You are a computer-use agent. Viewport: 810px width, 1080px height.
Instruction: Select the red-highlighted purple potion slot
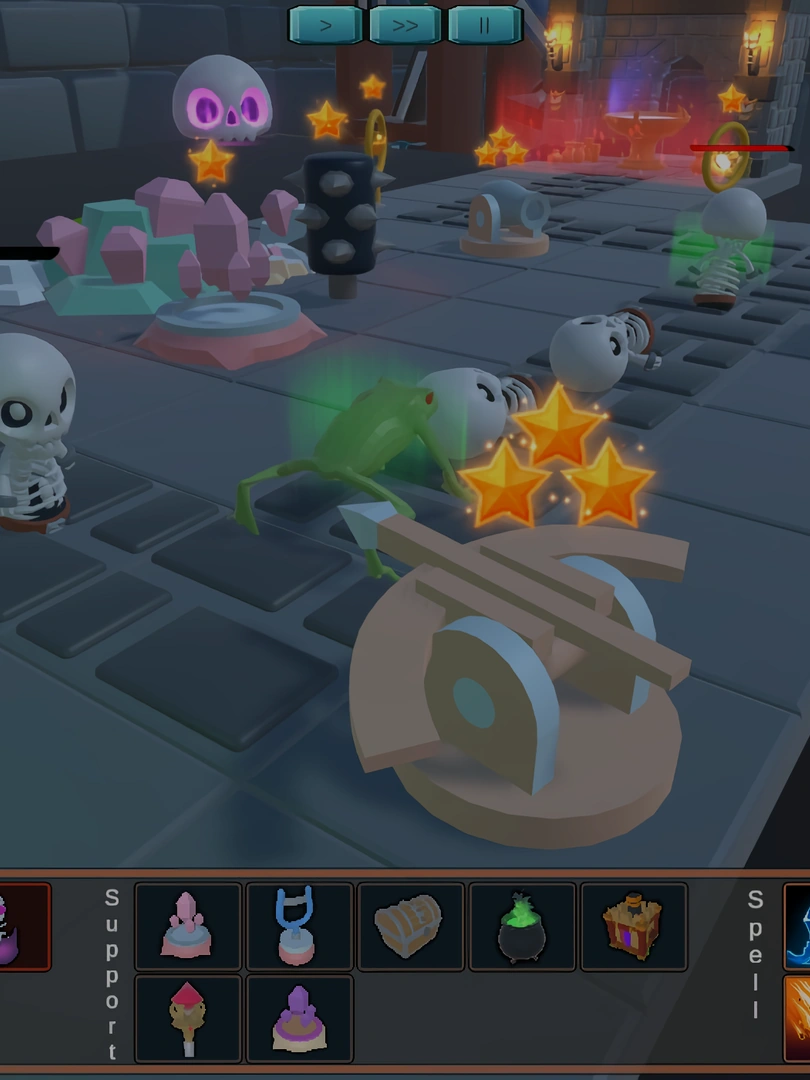tap(22, 926)
